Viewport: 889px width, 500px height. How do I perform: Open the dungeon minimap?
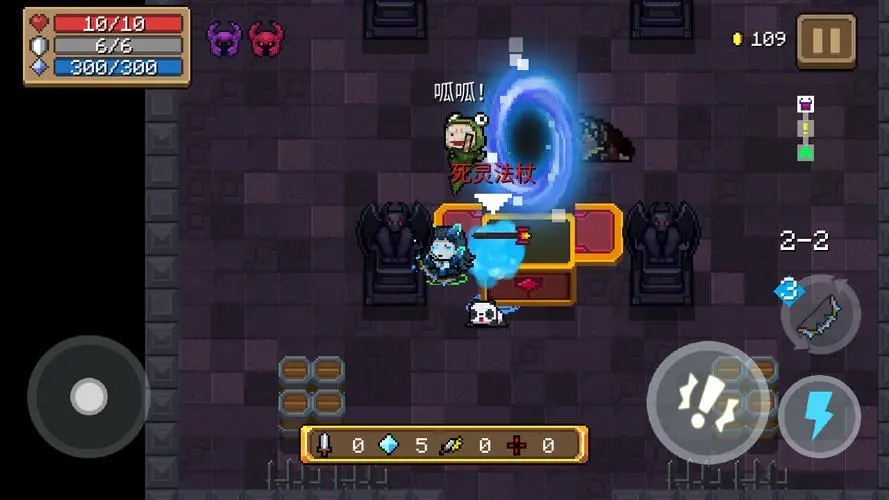click(805, 128)
